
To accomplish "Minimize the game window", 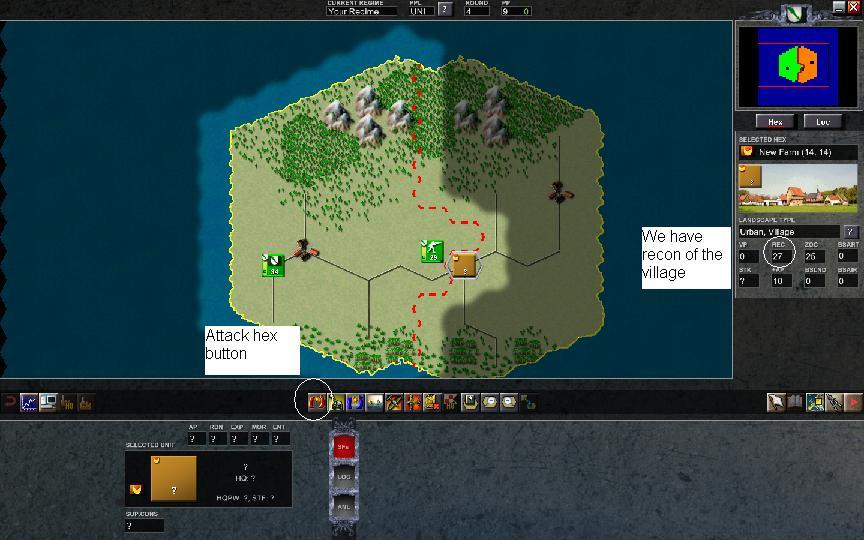I will pos(837,7).
